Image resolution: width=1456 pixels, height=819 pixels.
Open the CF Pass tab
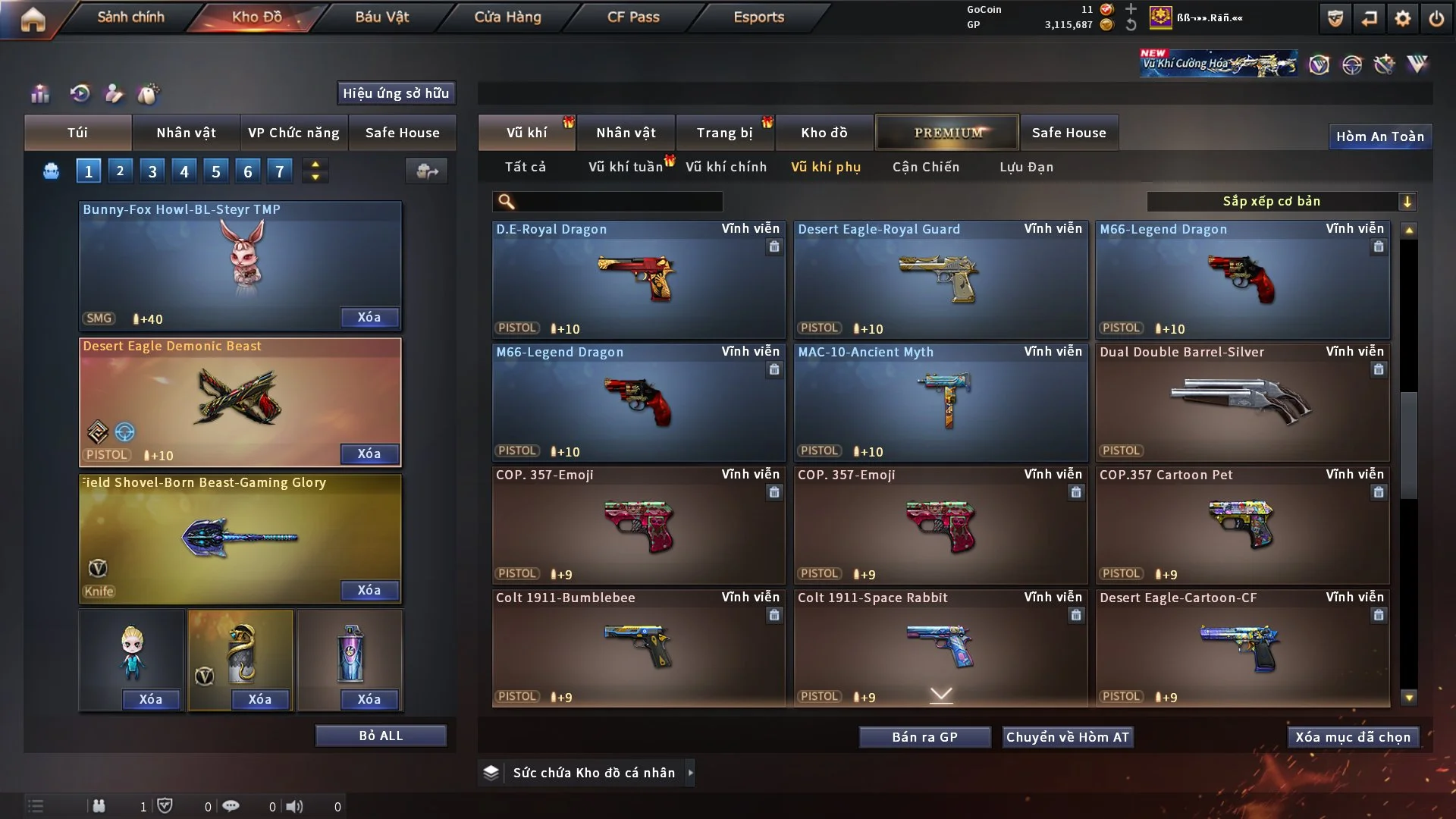633,17
